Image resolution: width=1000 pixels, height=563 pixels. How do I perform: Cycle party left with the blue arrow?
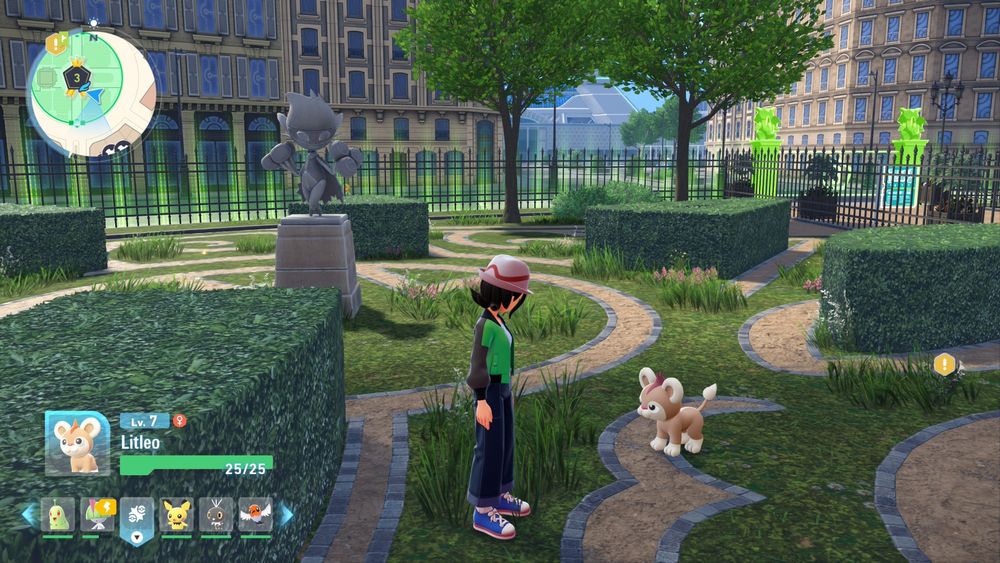pyautogui.click(x=28, y=515)
